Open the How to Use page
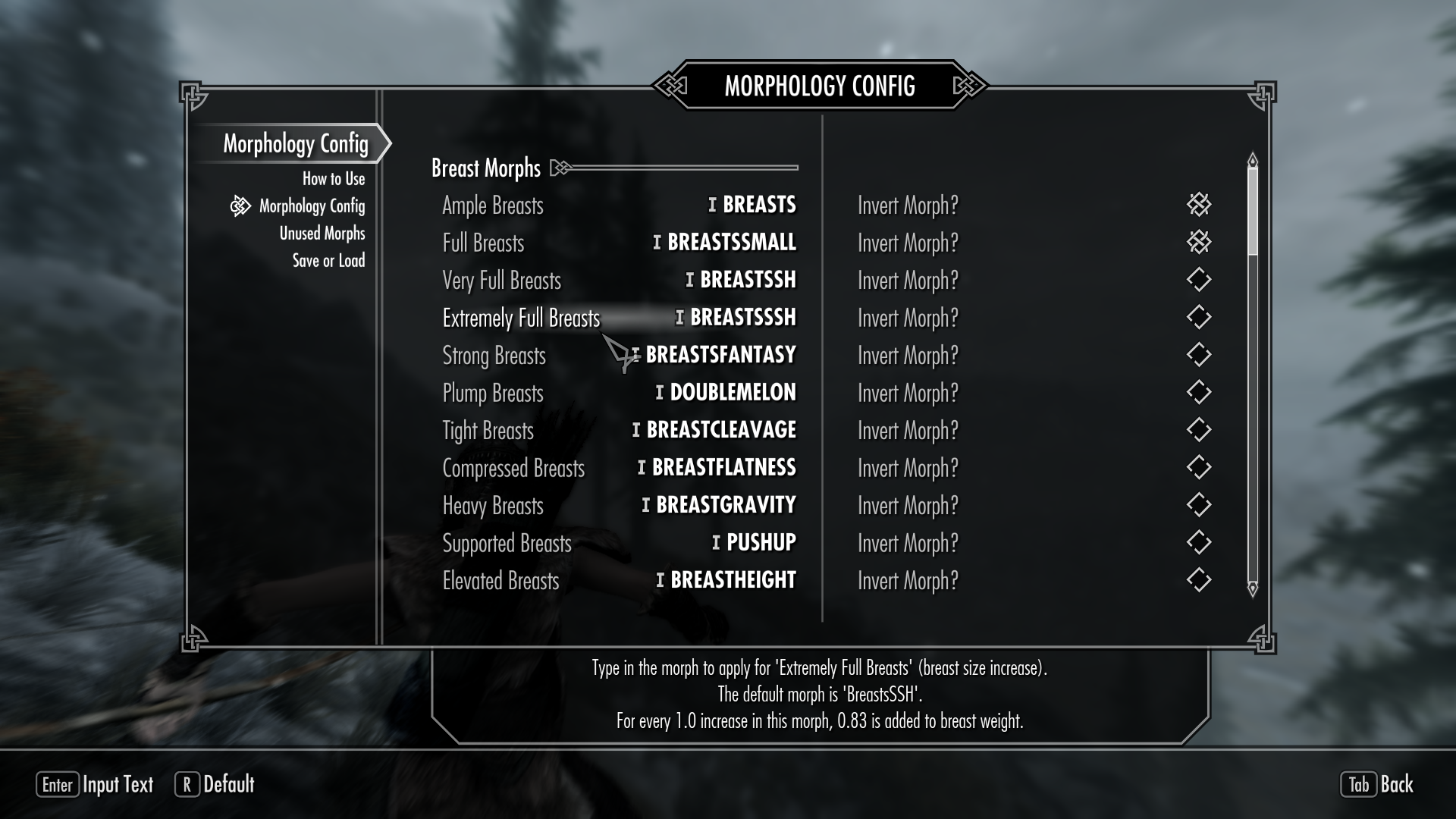This screenshot has width=1456, height=819. [x=334, y=179]
